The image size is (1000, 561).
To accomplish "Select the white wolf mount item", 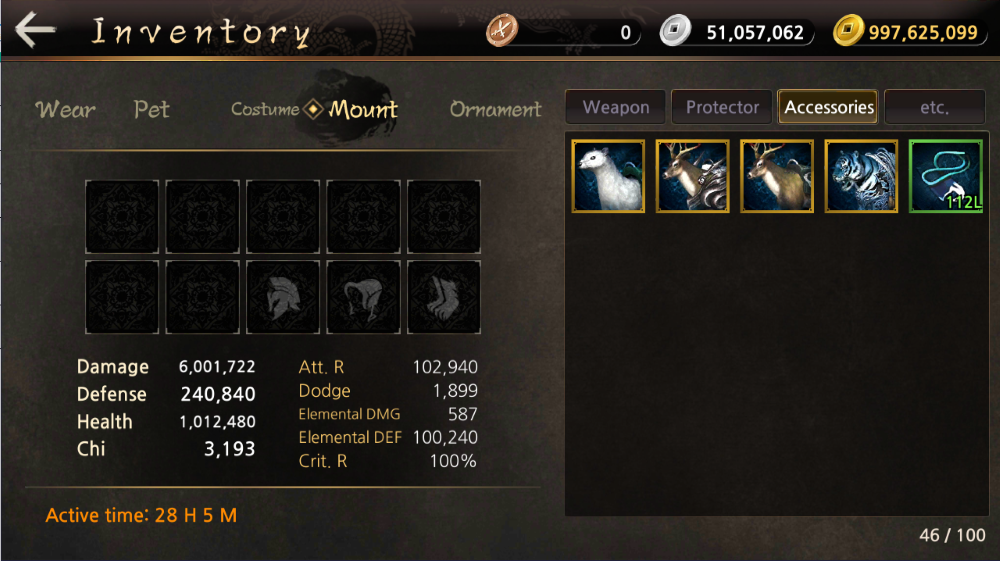I will [608, 176].
